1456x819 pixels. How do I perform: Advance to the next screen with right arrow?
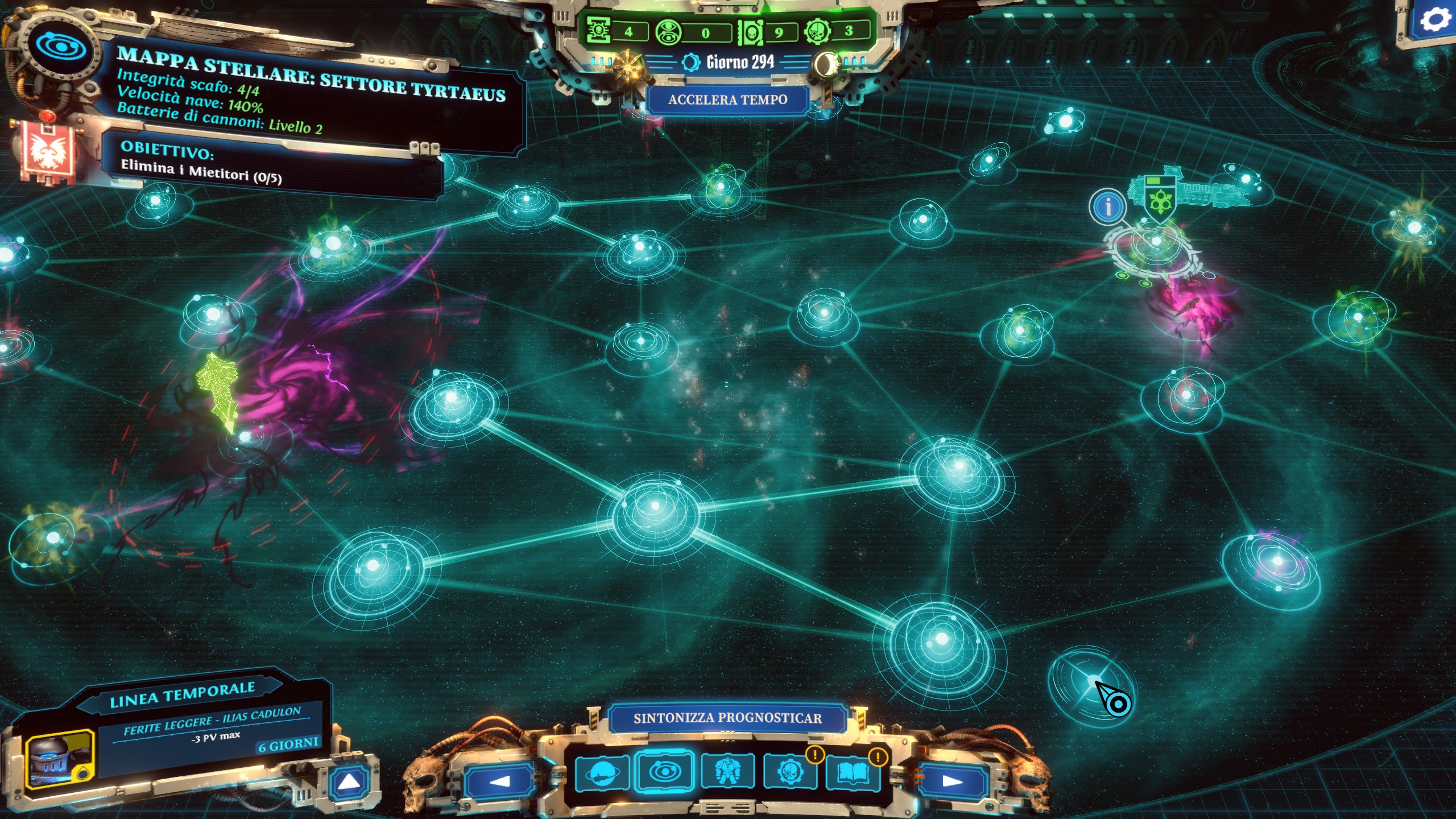point(952,781)
